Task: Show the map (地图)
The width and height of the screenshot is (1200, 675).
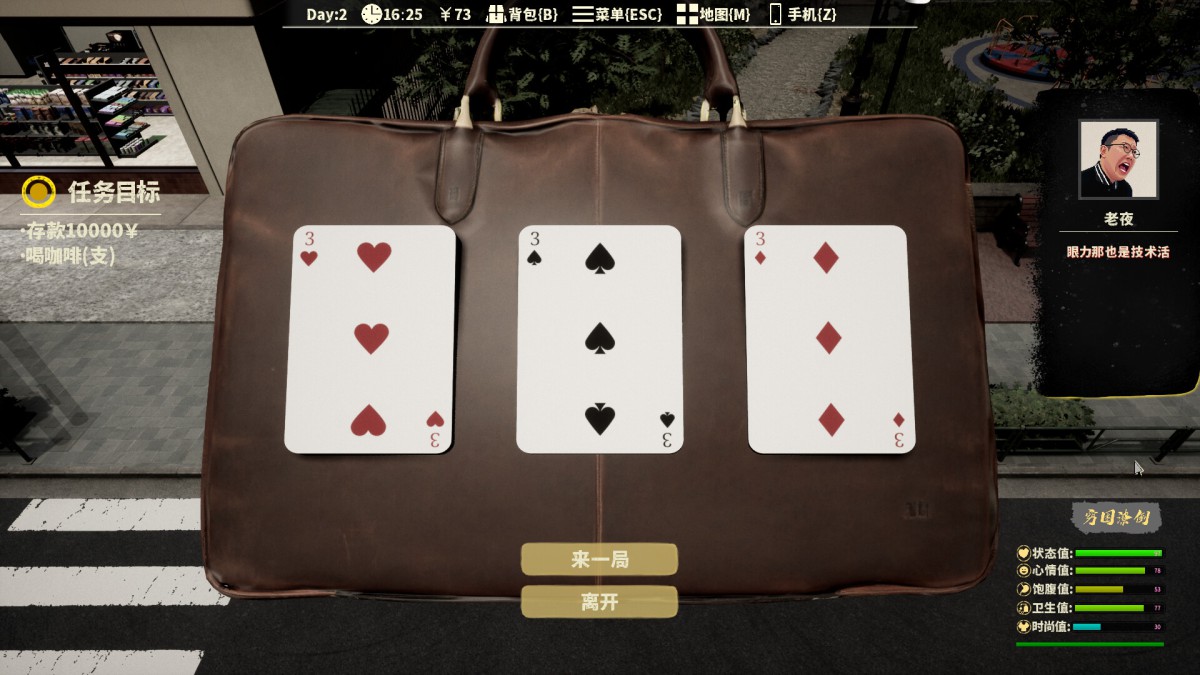Action: click(x=713, y=14)
